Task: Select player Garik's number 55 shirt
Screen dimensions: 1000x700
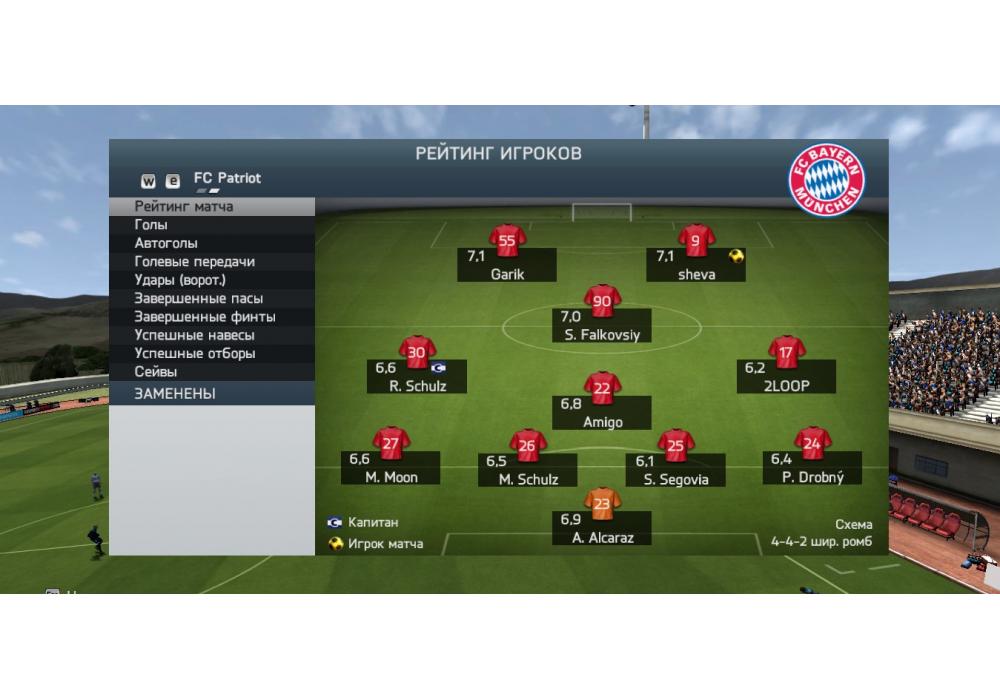Action: tap(507, 241)
